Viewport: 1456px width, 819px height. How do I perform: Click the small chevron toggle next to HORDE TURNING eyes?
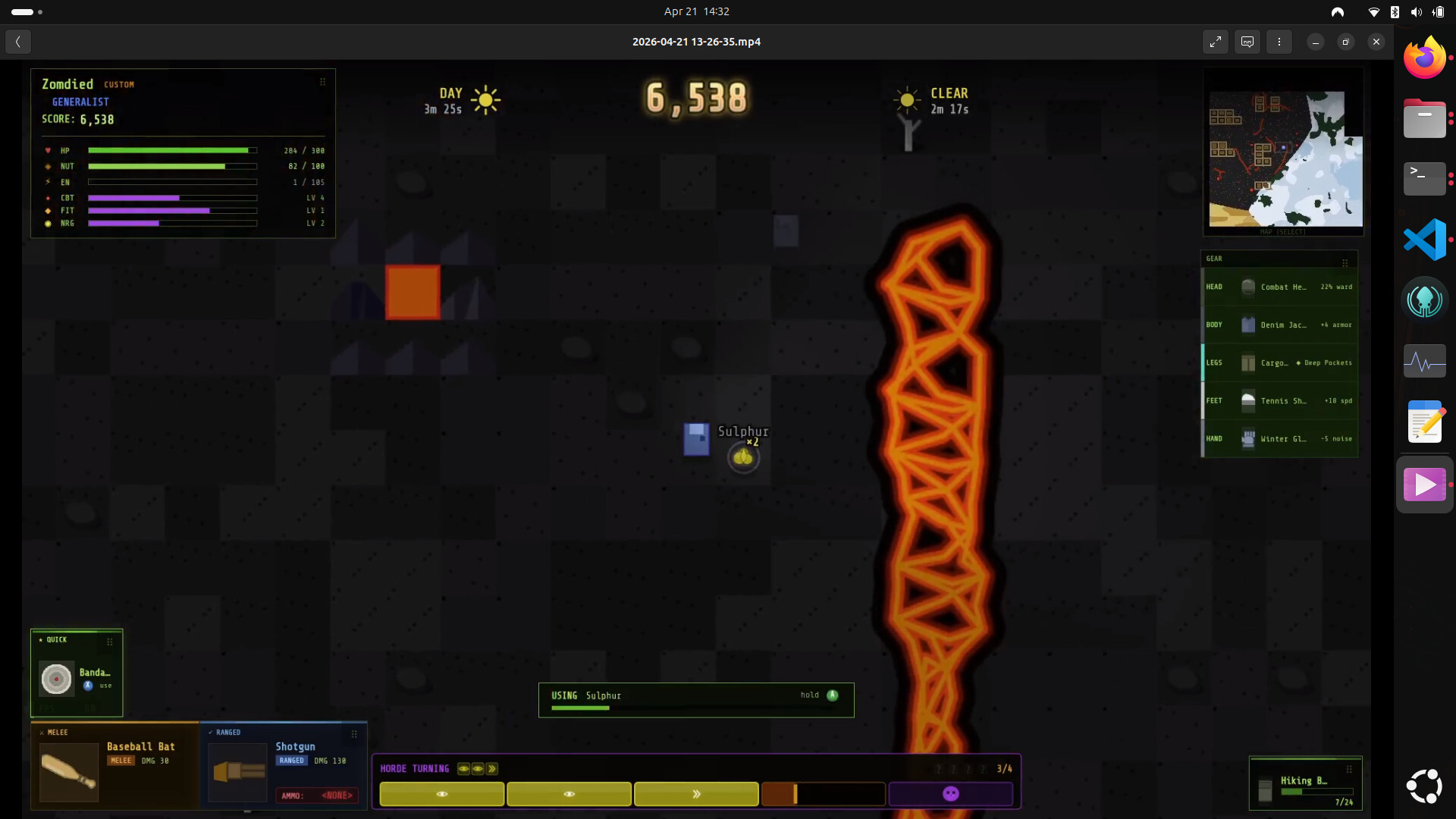tap(491, 768)
